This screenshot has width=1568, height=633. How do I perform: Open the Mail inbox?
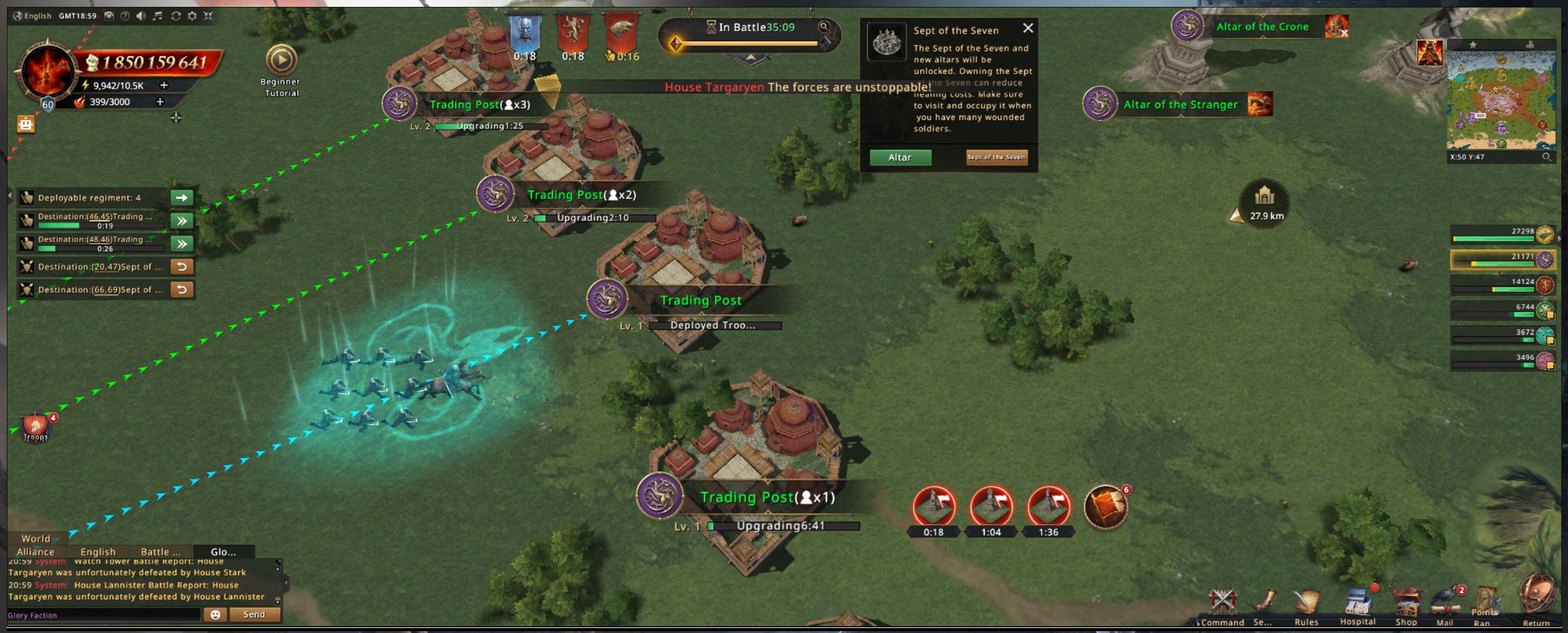click(1445, 606)
